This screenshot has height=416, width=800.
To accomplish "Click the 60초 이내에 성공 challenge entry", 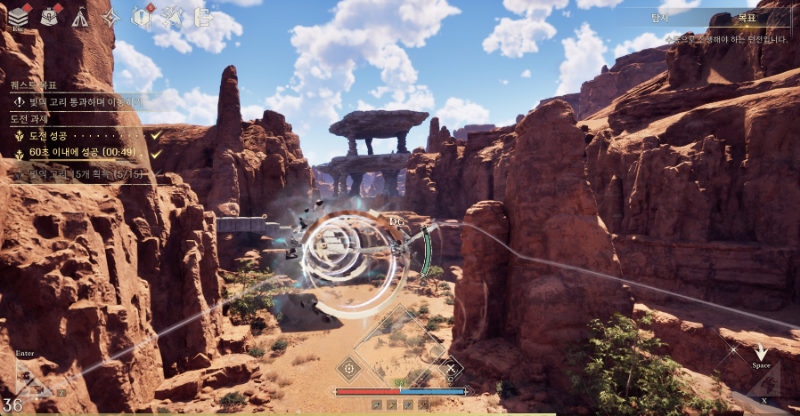I will [85, 153].
